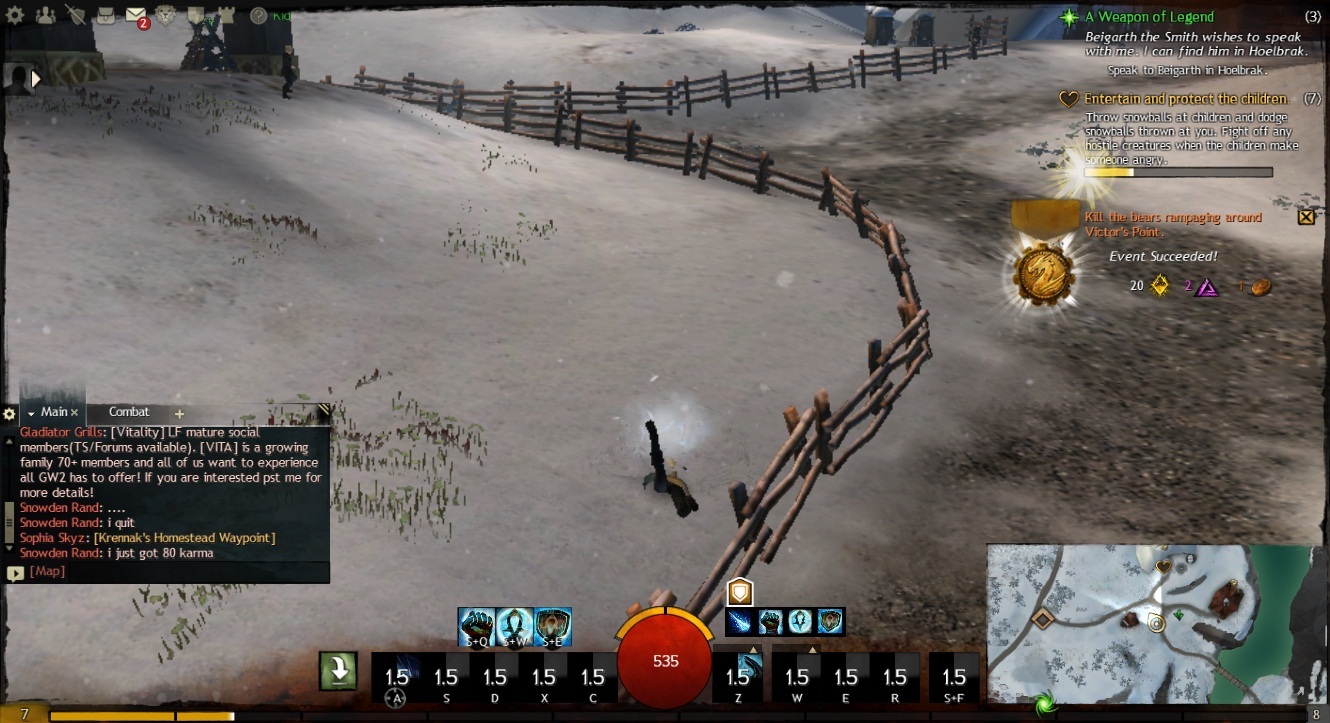
Task: Open the mail with 2 unread
Action: [x=137, y=15]
